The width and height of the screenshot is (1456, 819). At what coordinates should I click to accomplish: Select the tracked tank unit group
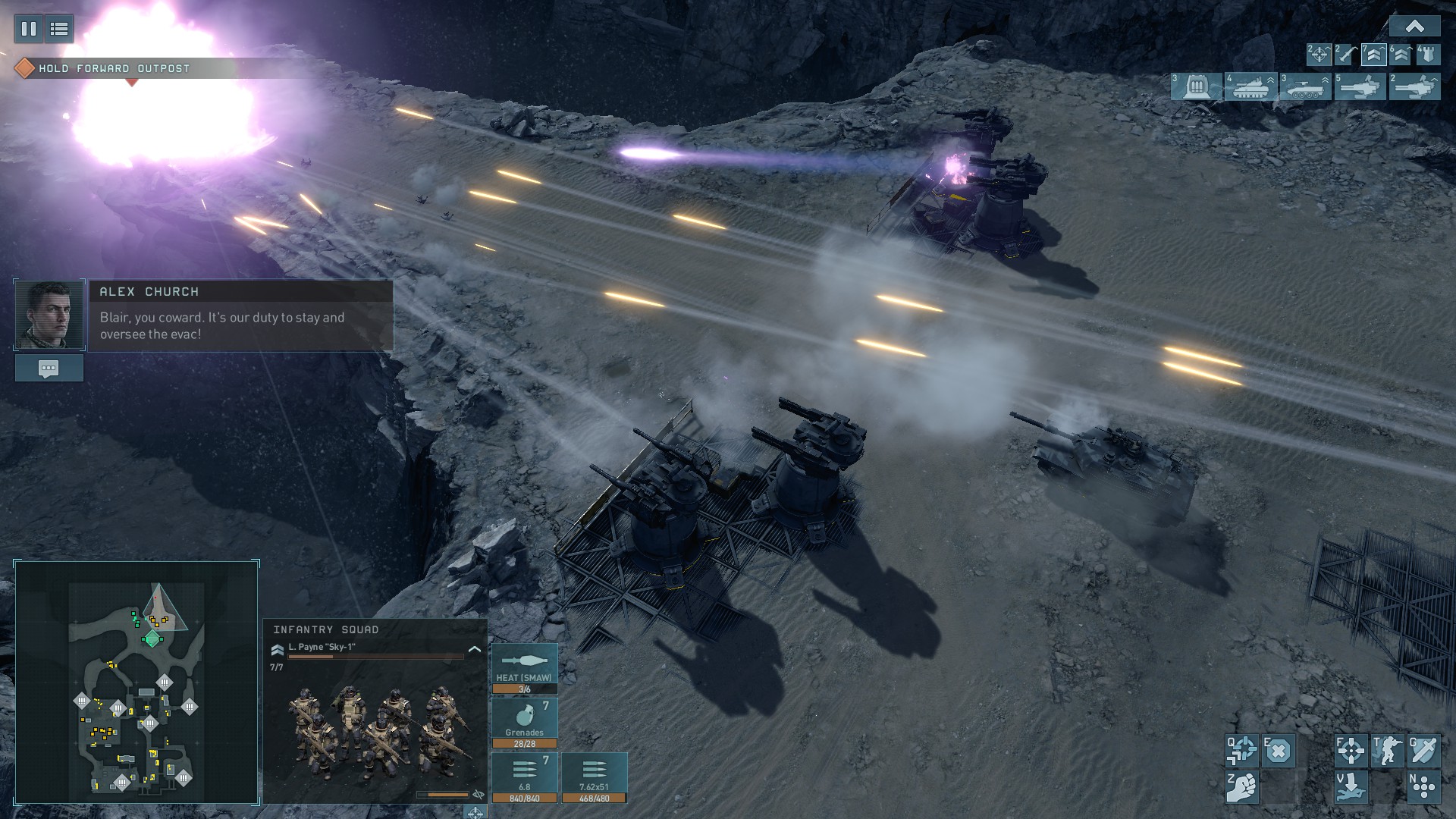click(x=1250, y=86)
